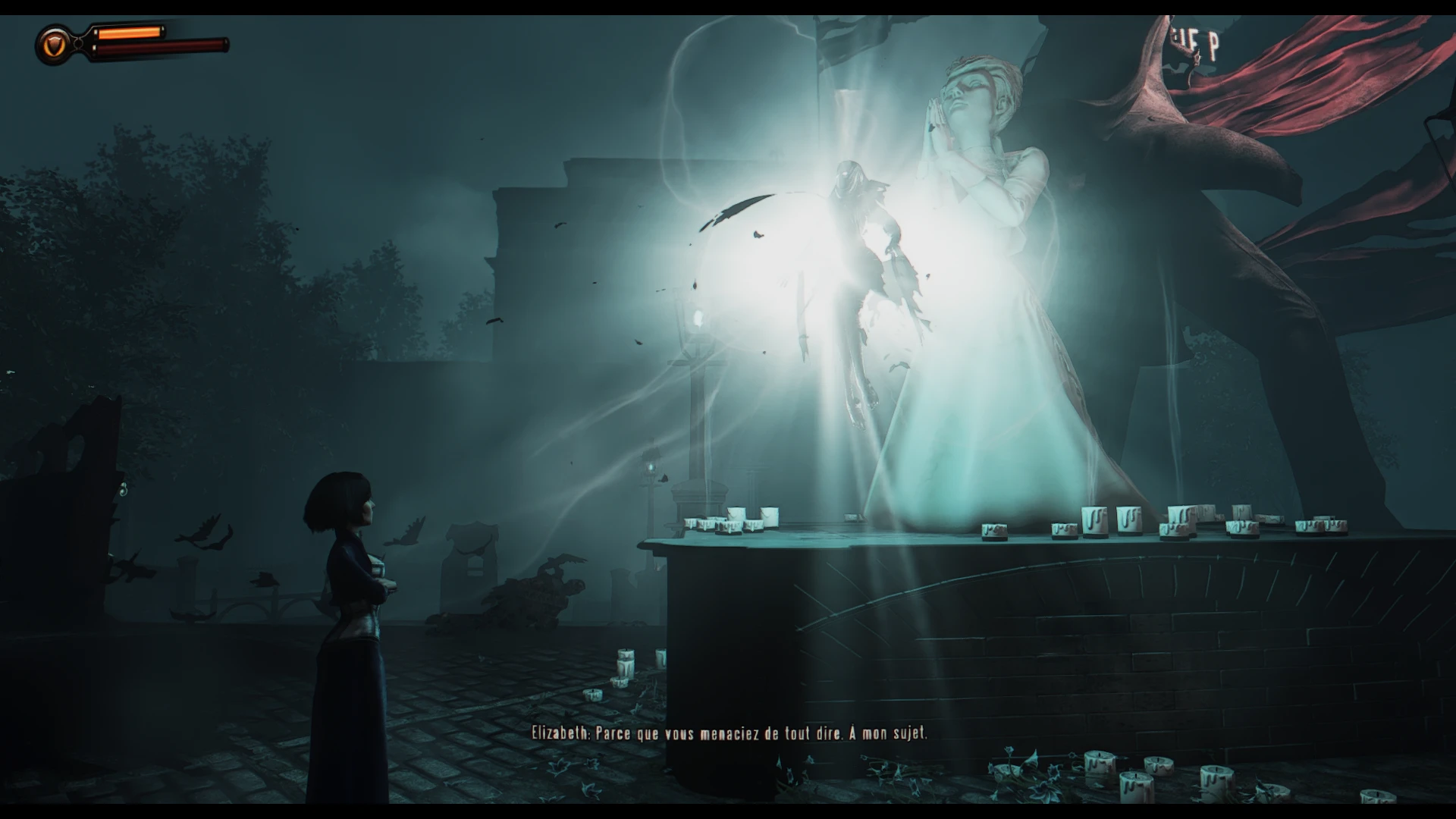The image size is (1456, 819).
Task: Click the orange shield emblem icon
Action: click(x=53, y=45)
